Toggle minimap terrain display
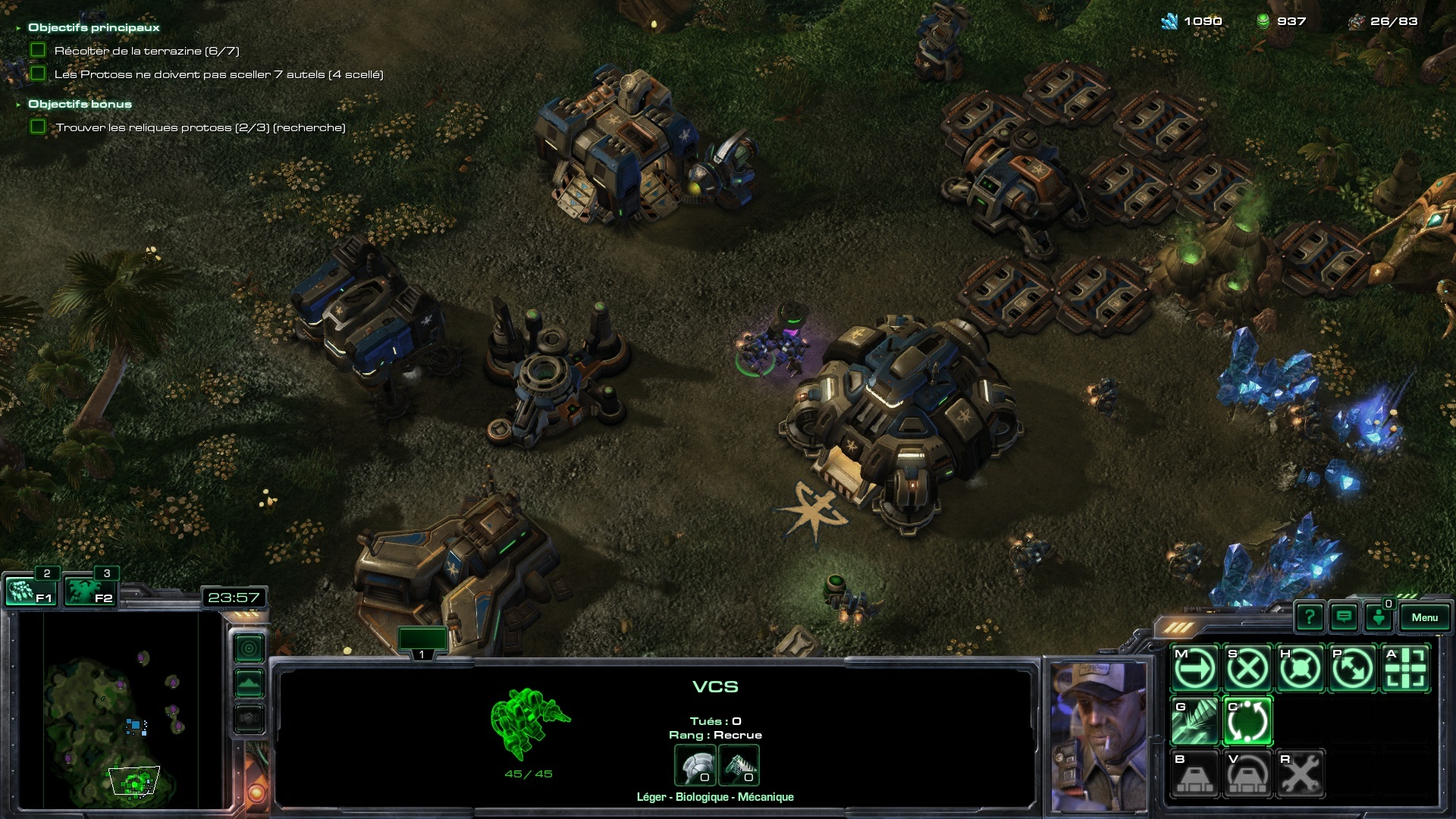Viewport: 1456px width, 819px height. tap(249, 683)
